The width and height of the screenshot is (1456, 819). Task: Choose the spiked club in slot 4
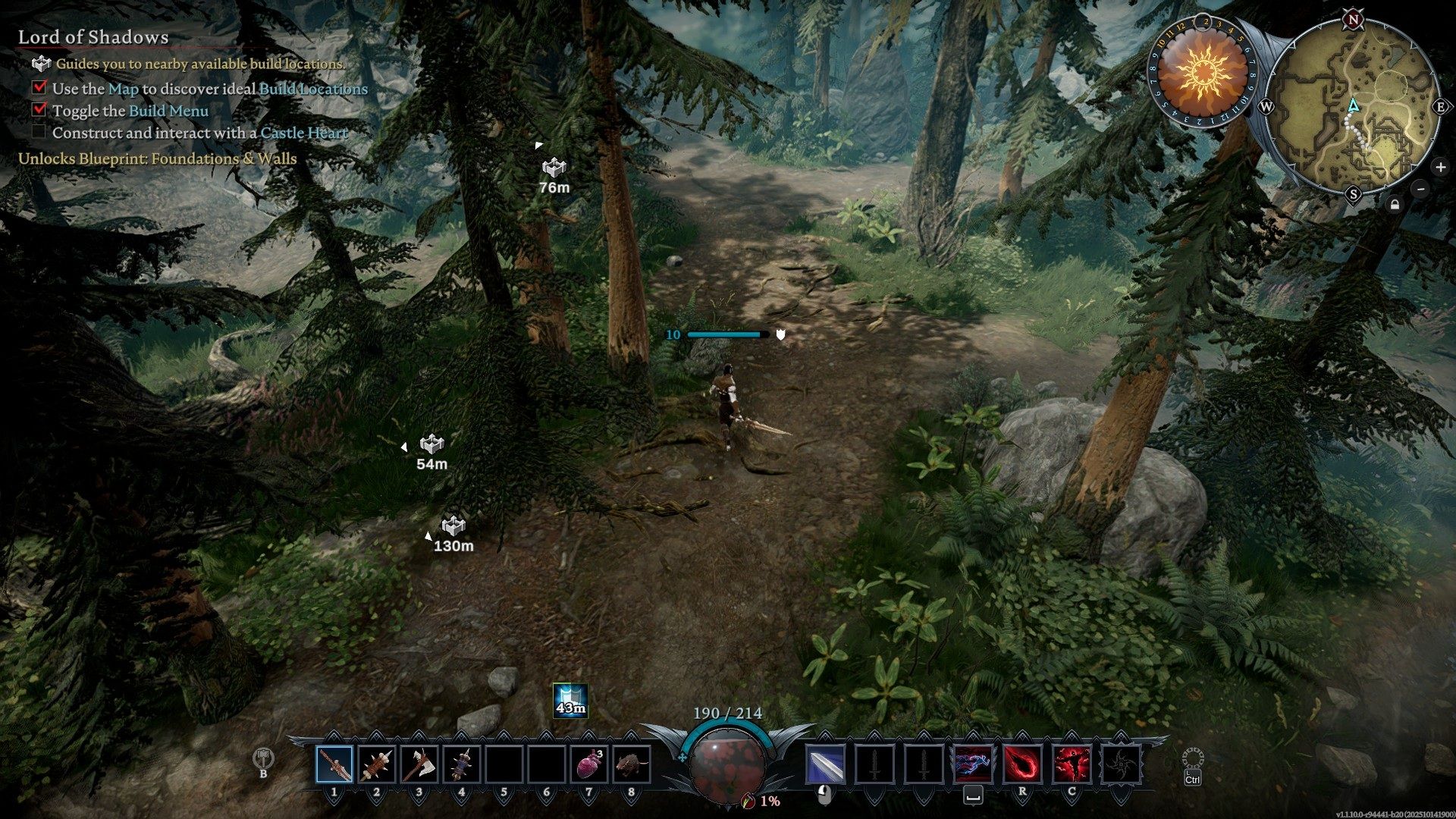[461, 764]
